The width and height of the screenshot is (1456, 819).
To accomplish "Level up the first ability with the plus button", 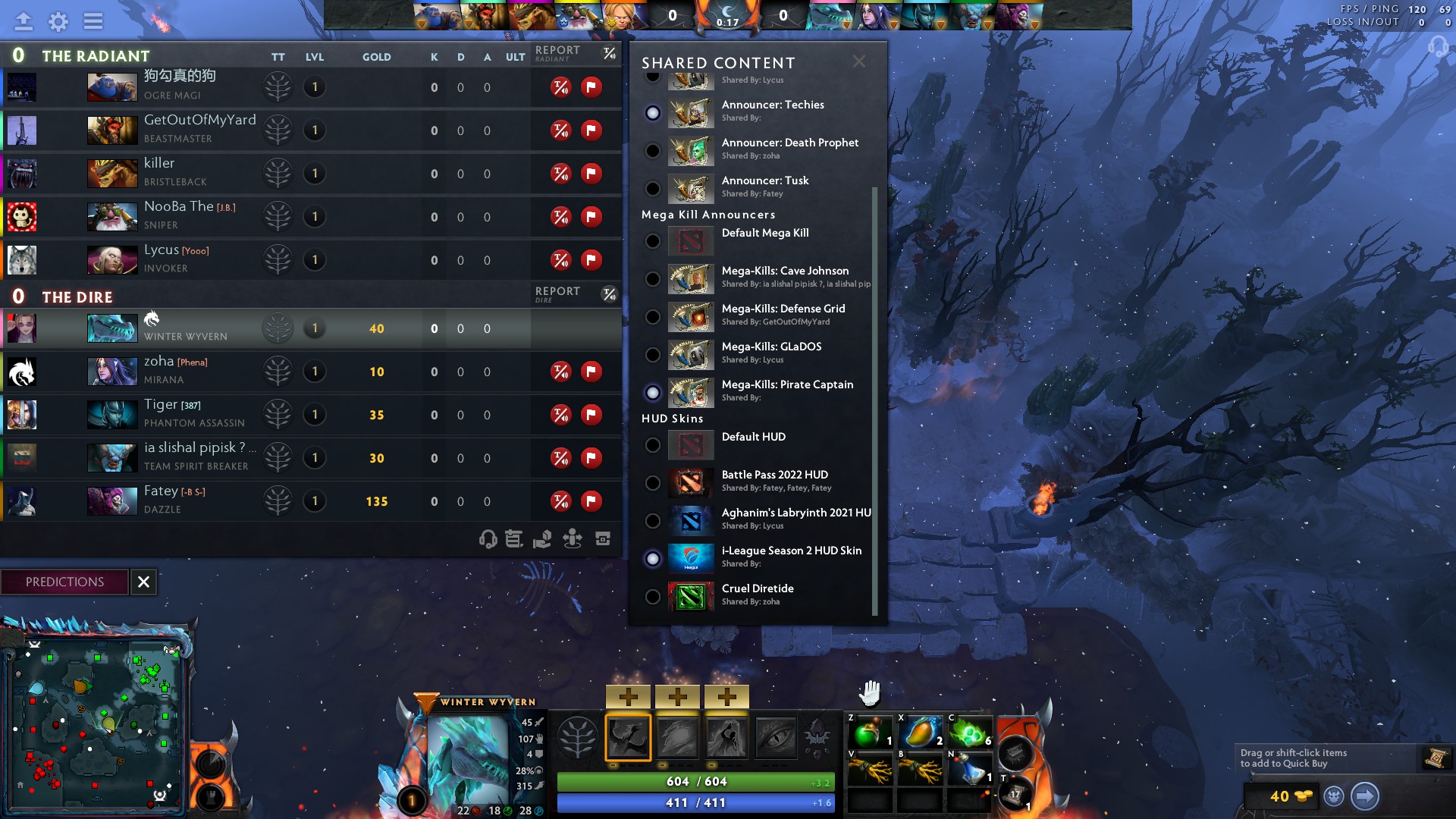I will coord(629,695).
